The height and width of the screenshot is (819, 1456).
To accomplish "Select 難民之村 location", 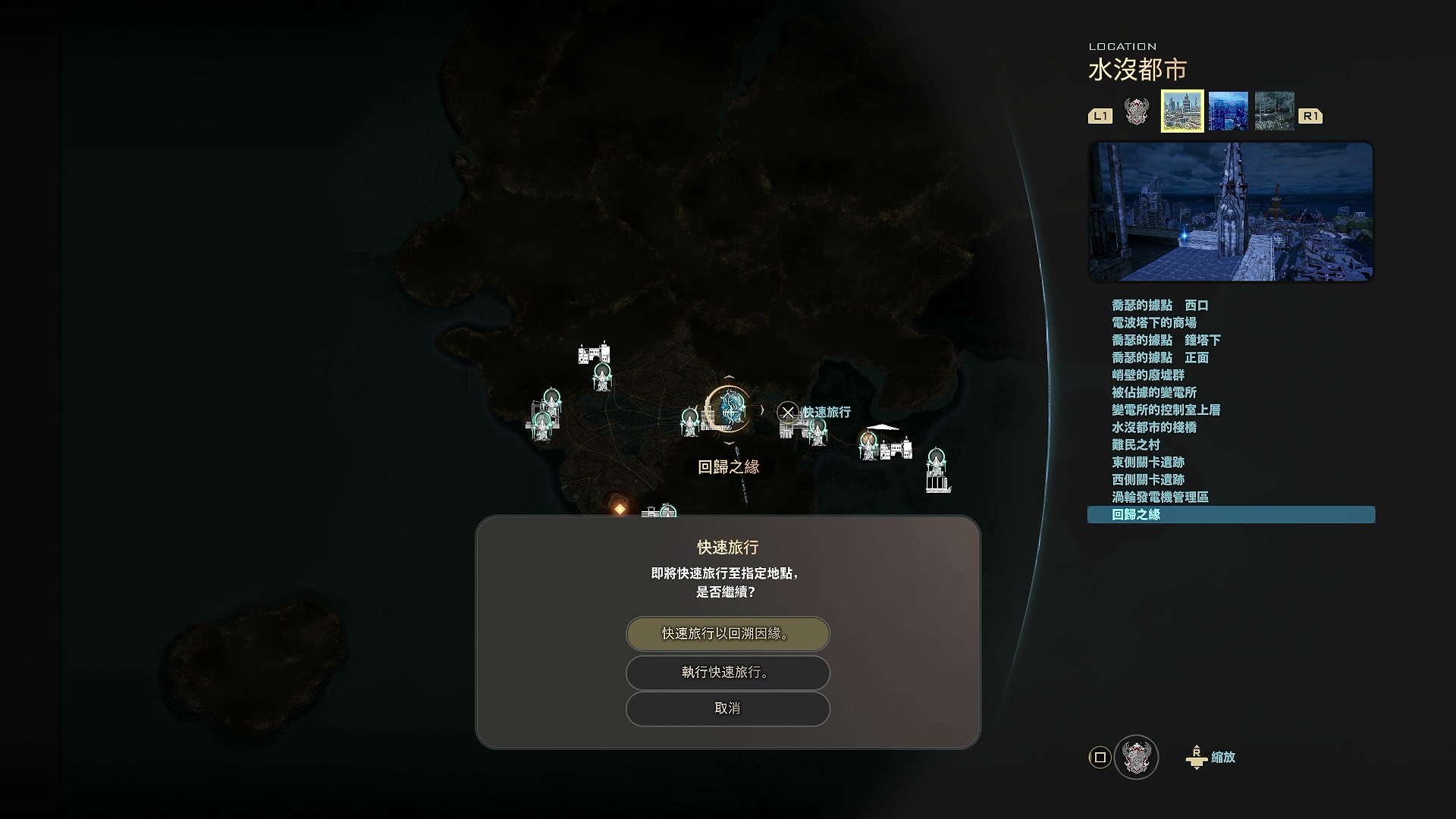I will (x=1136, y=445).
